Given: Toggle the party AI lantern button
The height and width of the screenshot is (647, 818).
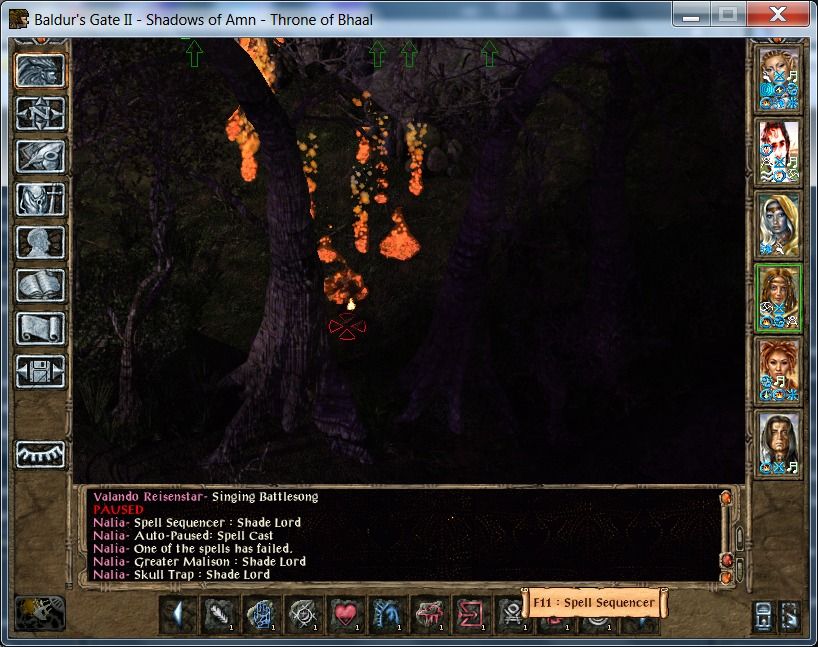Looking at the screenshot, I should (x=41, y=613).
